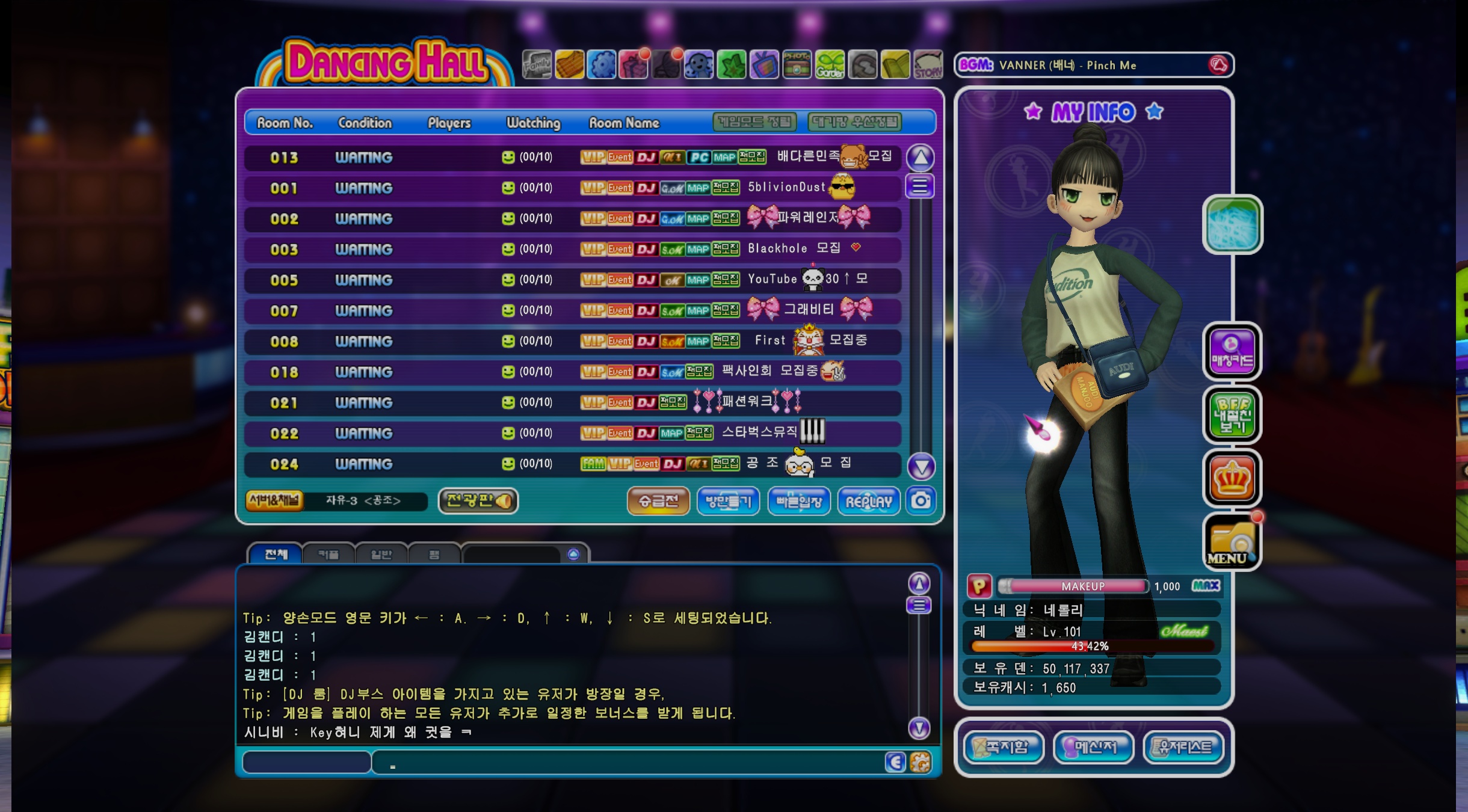
Task: Switch to the 전체 chat tab
Action: (x=276, y=554)
